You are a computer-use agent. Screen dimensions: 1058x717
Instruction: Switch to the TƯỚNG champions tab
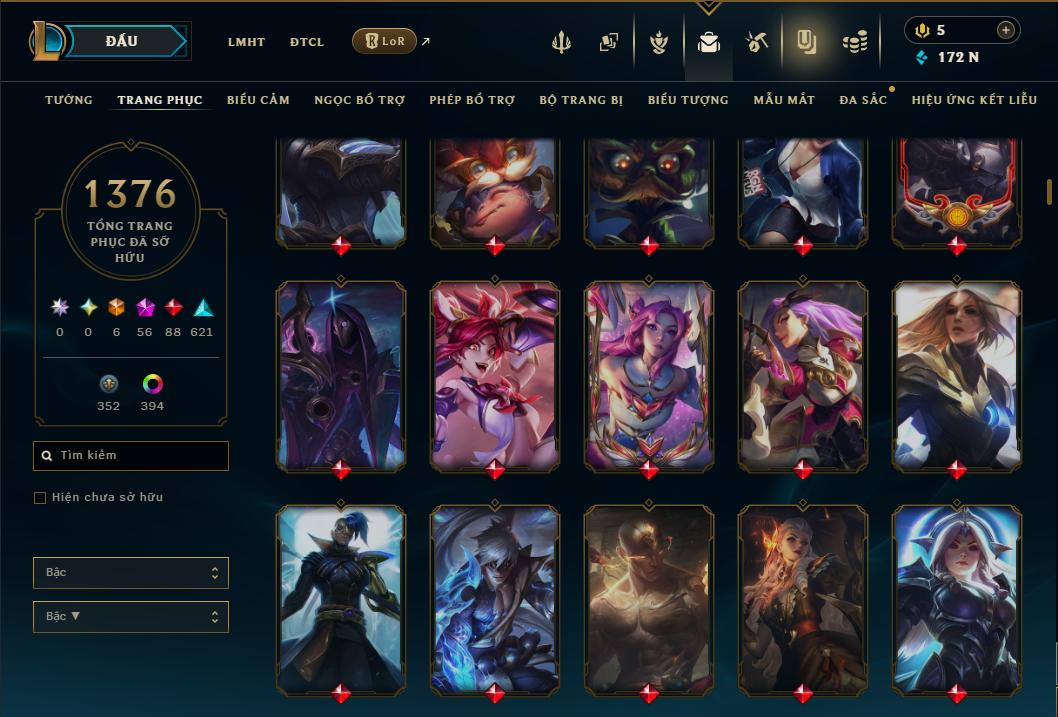click(69, 100)
